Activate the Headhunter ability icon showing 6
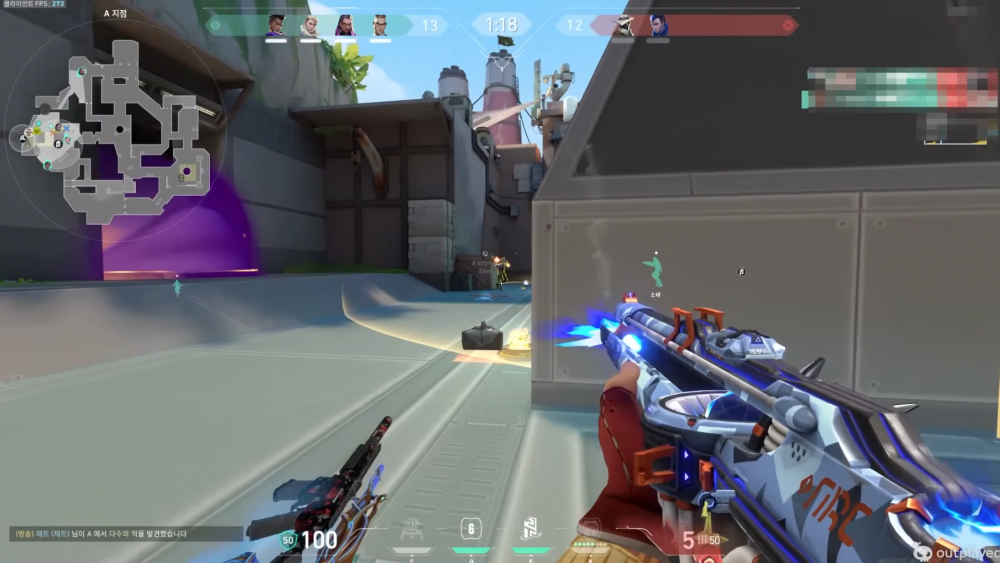This screenshot has width=1000, height=563. tap(471, 529)
